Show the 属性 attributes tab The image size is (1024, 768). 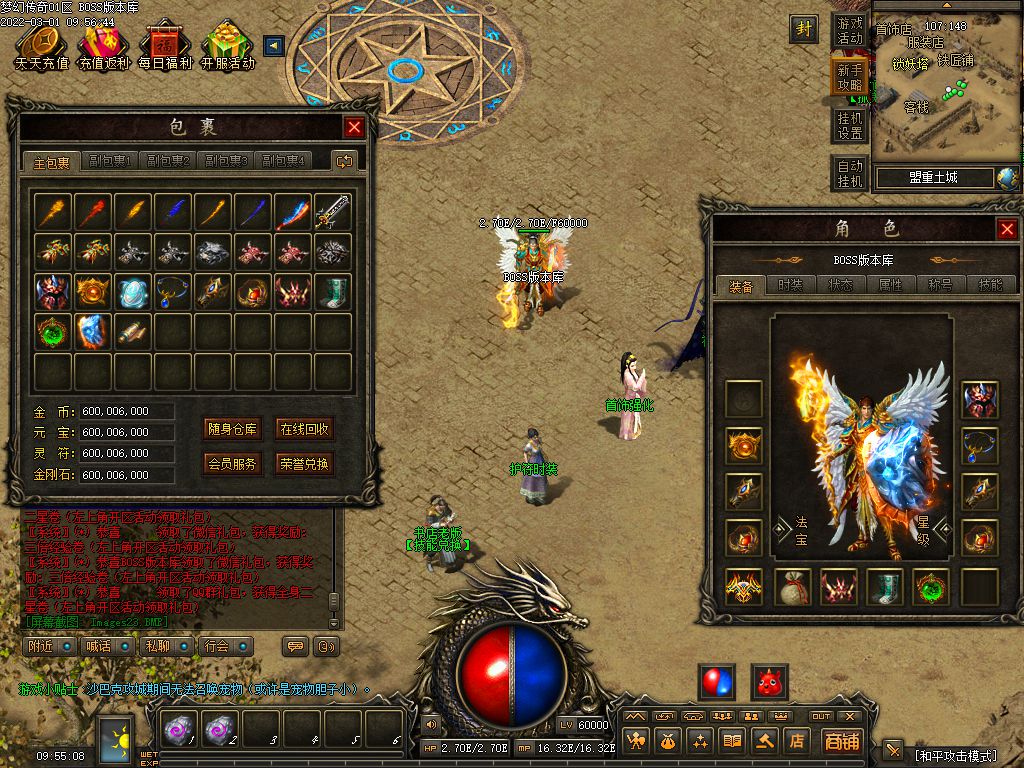(x=890, y=285)
